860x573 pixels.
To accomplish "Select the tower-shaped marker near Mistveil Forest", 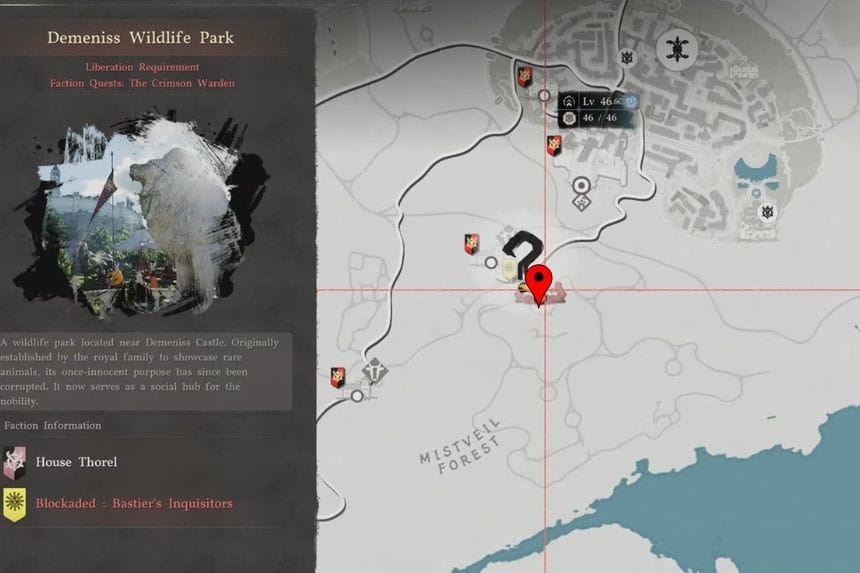I will click(x=375, y=371).
